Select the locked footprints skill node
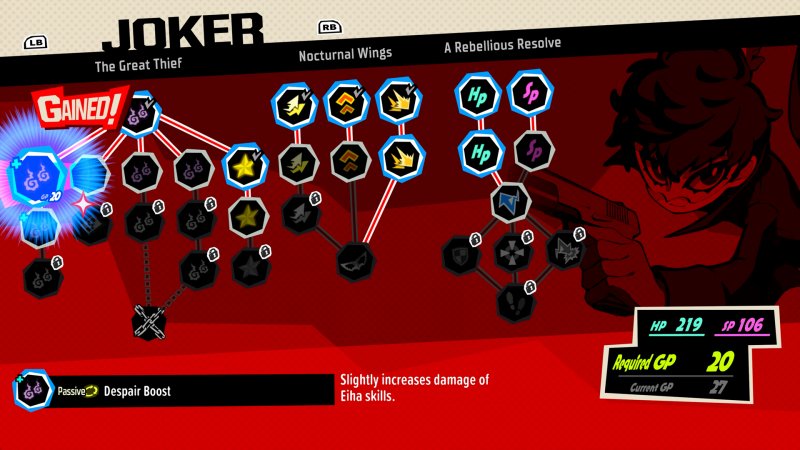Viewport: 800px width, 450px height. coord(513,299)
